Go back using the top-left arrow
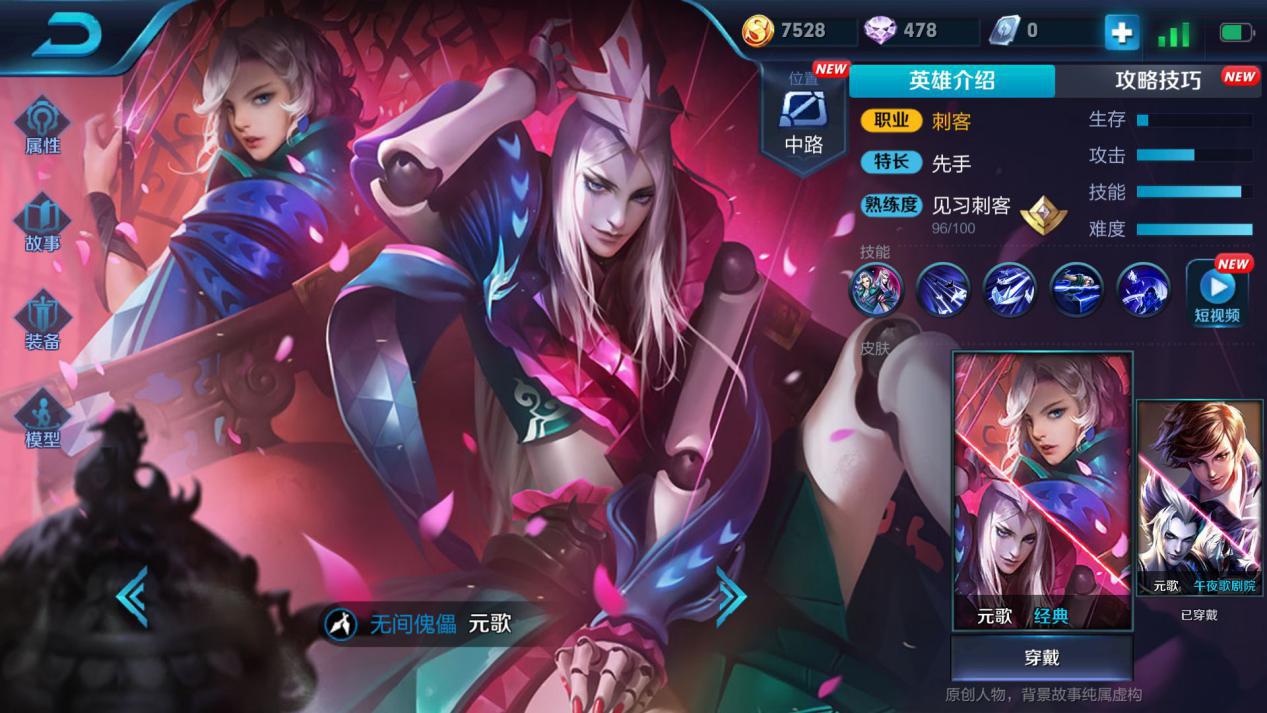Screen dimensions: 1267x713 tap(68, 36)
